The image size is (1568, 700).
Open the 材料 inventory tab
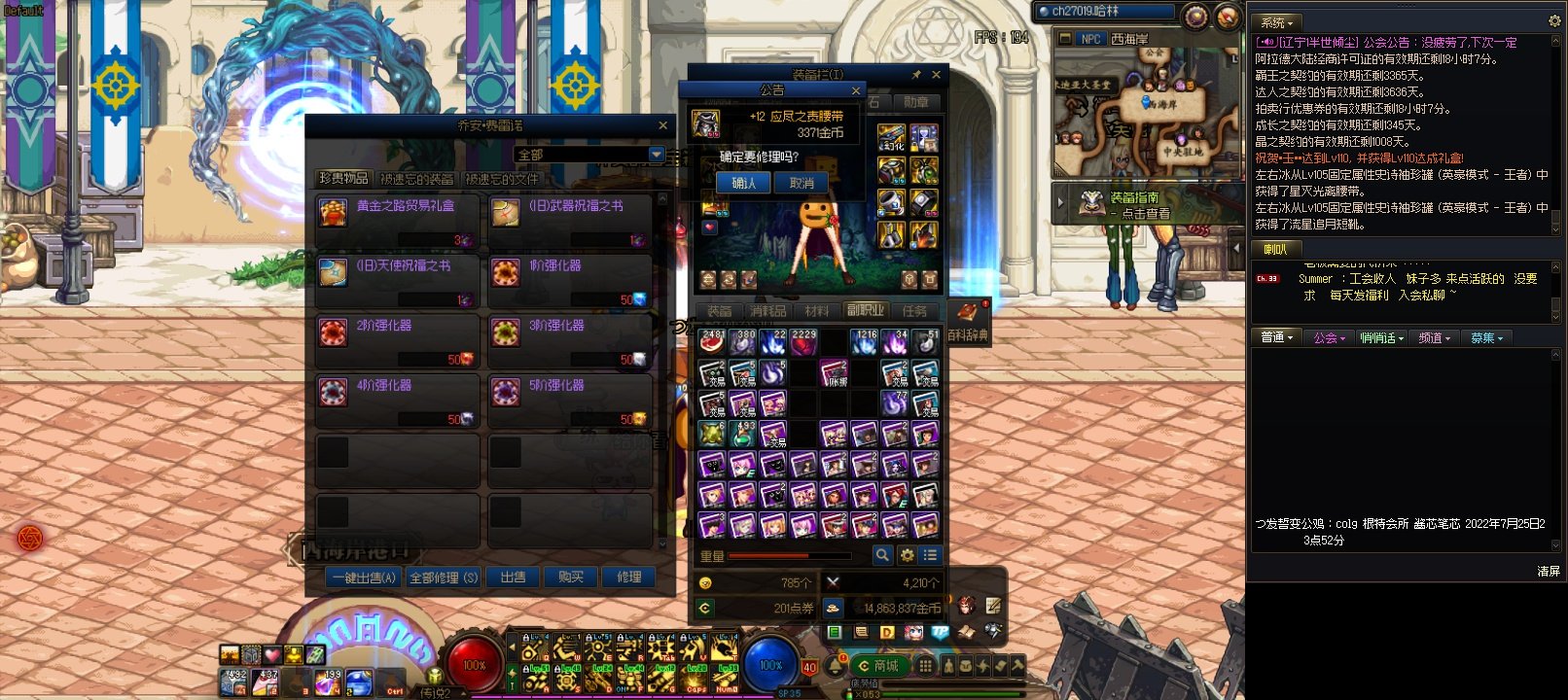817,311
